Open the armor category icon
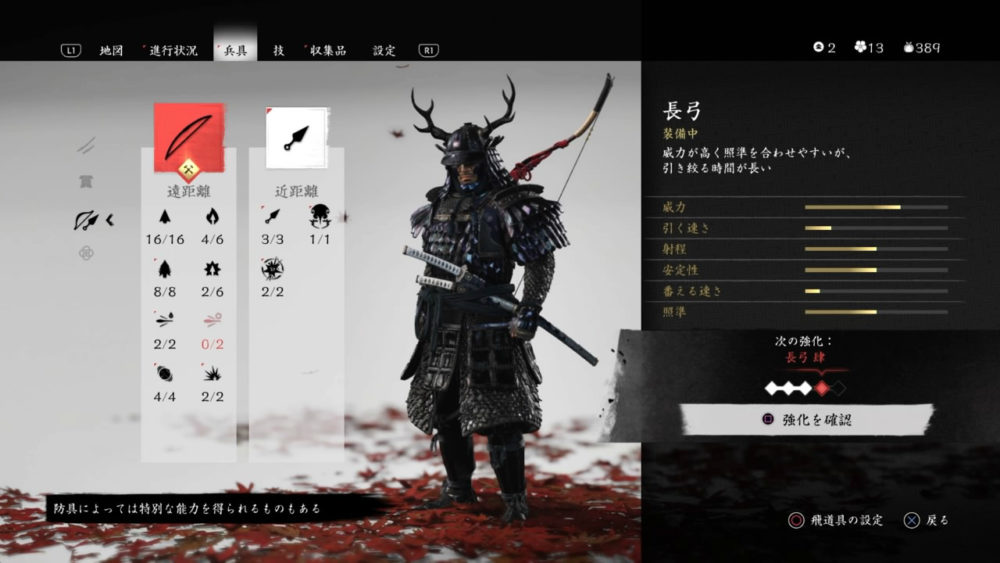The image size is (1000, 563). 87,182
